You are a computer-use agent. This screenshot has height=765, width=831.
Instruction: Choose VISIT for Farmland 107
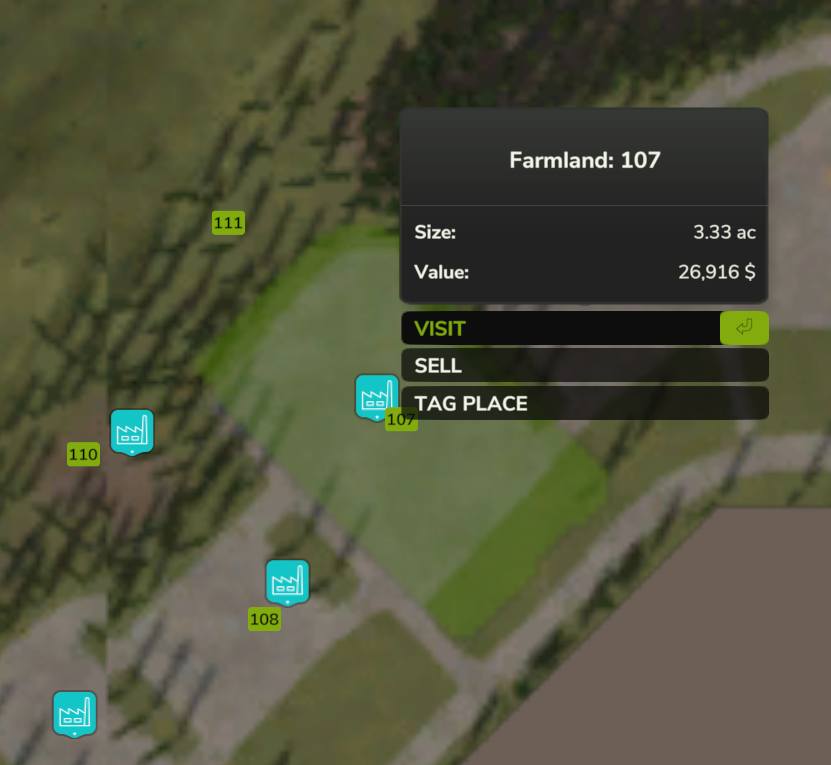pyautogui.click(x=560, y=328)
